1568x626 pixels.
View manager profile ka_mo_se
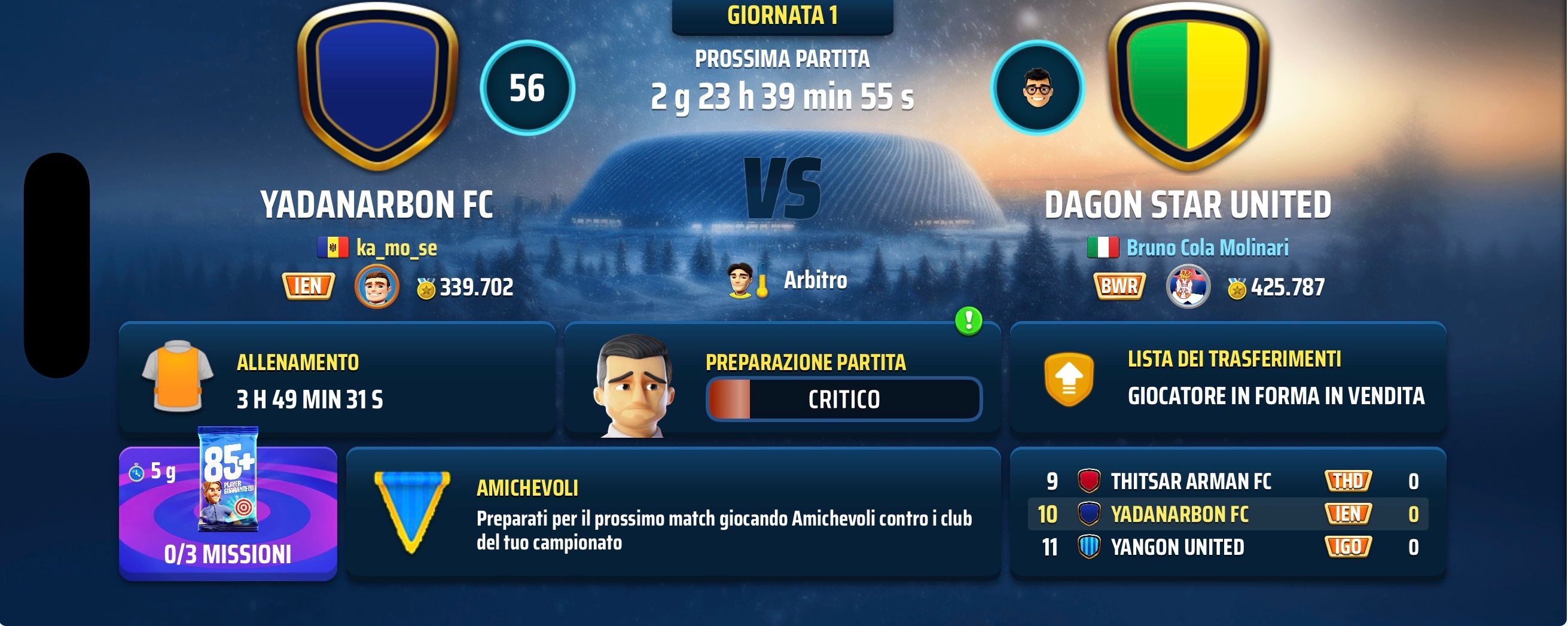point(396,248)
